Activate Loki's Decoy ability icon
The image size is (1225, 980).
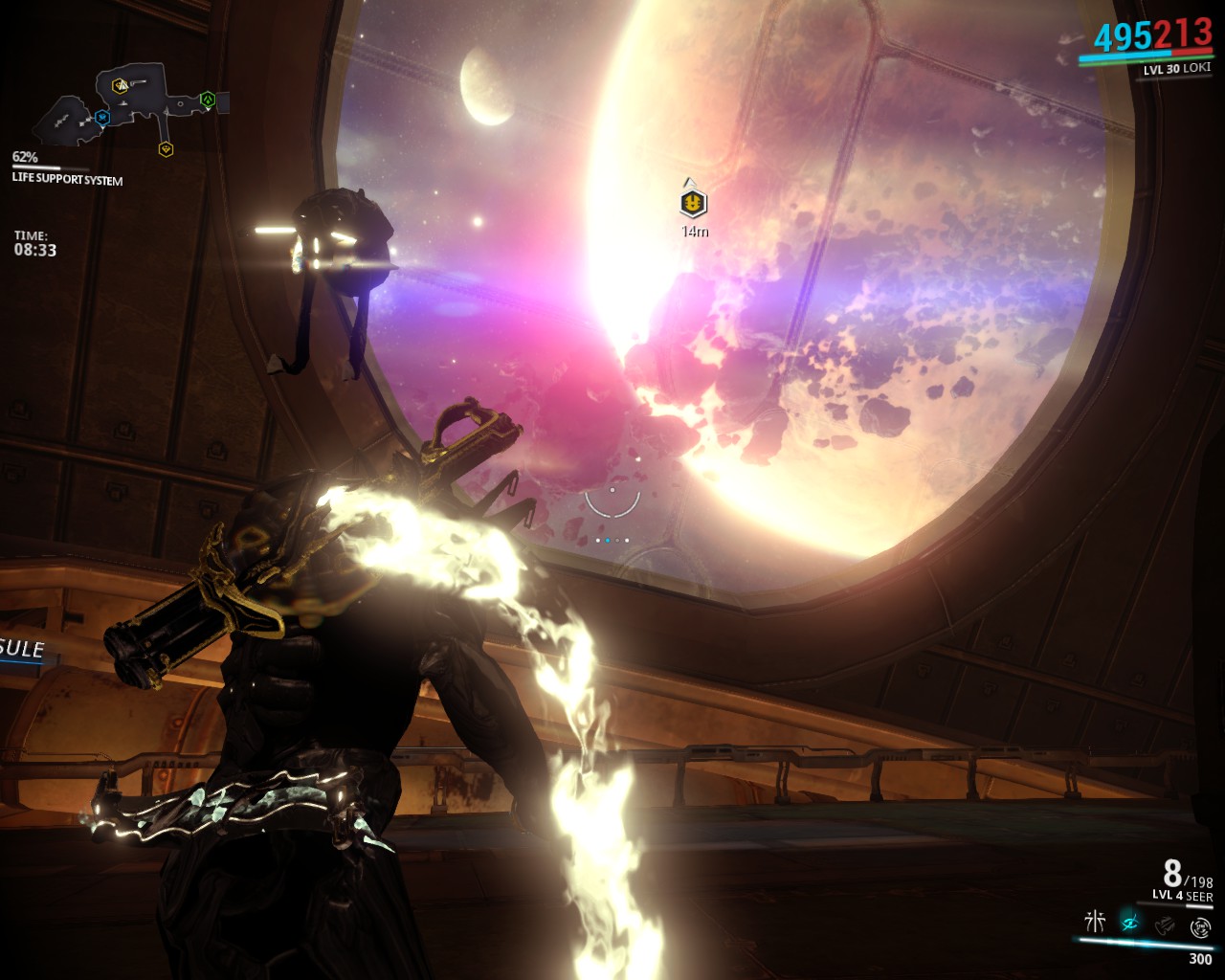1095,922
